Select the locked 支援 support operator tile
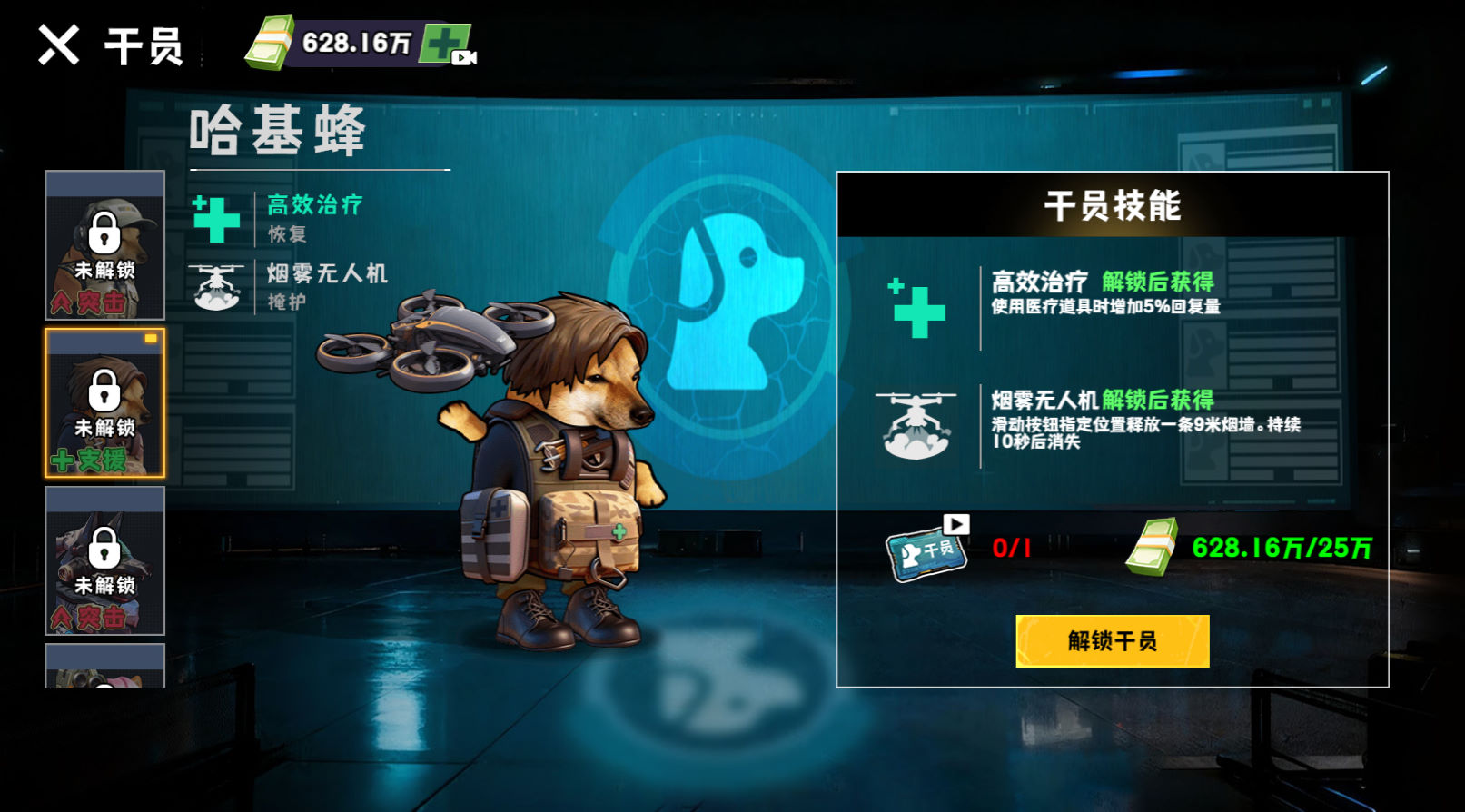The image size is (1465, 812). [105, 403]
